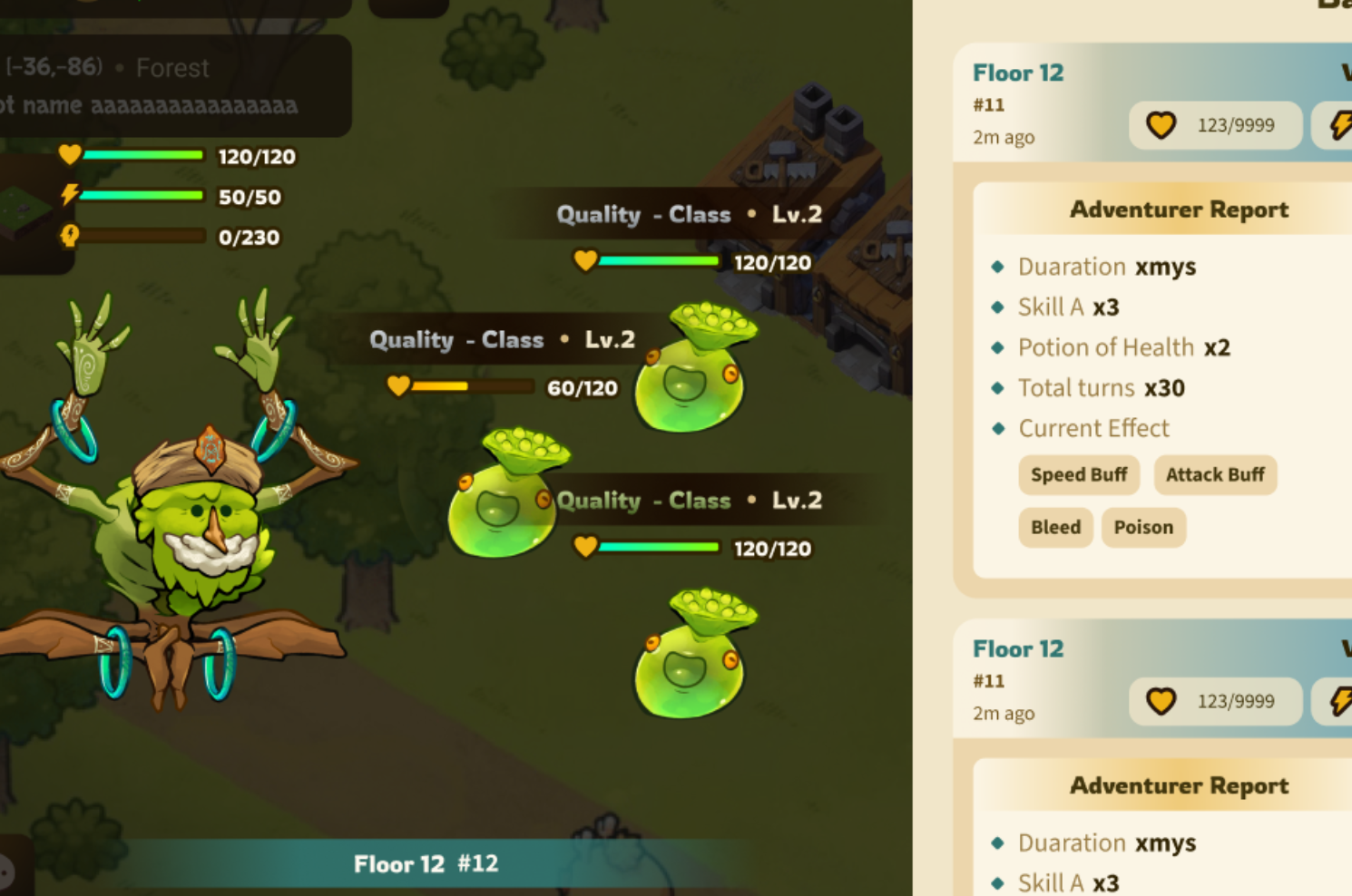The width and height of the screenshot is (1352, 896).
Task: Select the lightning bolt energy icon
Action: click(68, 195)
